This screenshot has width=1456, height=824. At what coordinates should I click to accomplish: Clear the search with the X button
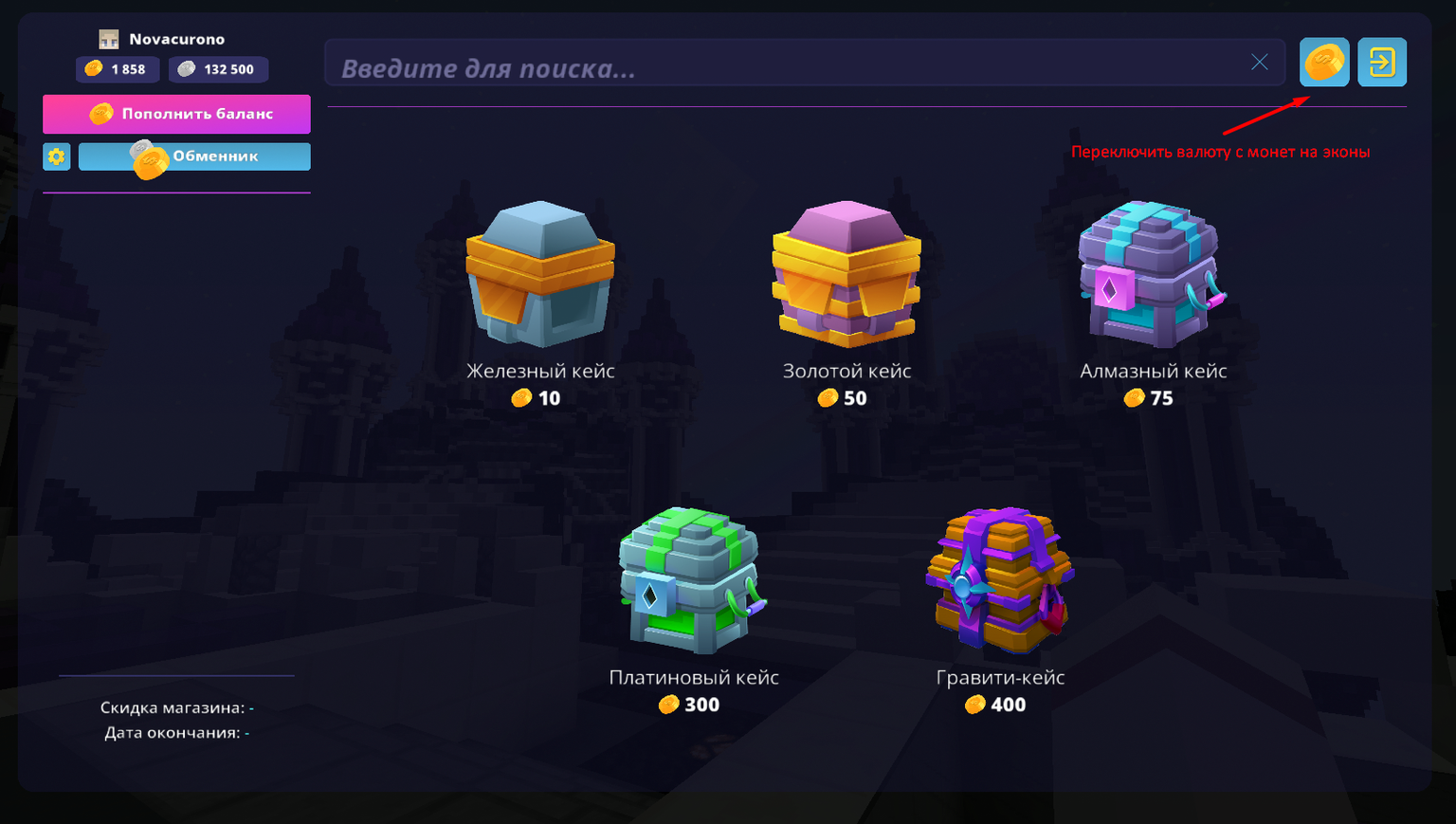coord(1259,63)
